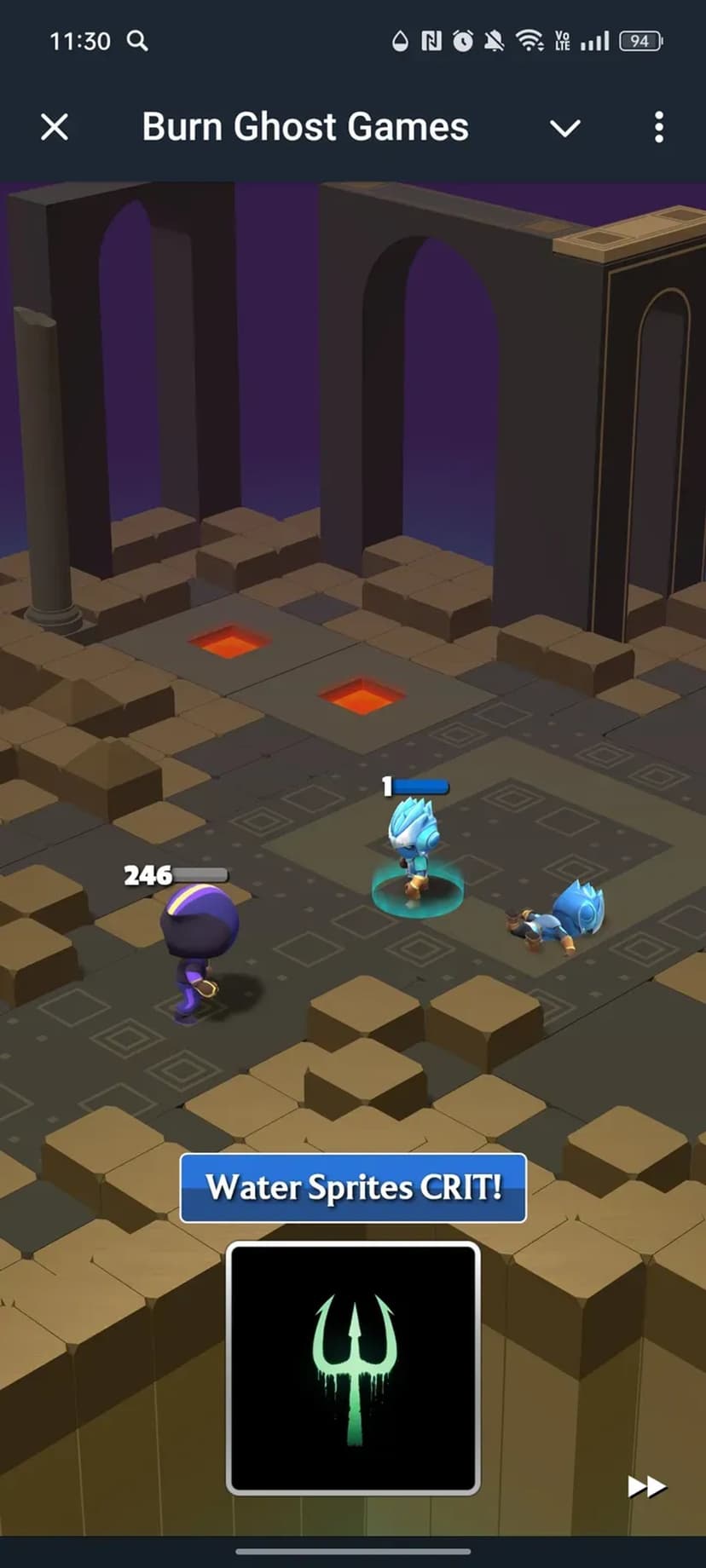This screenshot has height=1568, width=706.
Task: Open the three-dot options menu
Action: [658, 128]
